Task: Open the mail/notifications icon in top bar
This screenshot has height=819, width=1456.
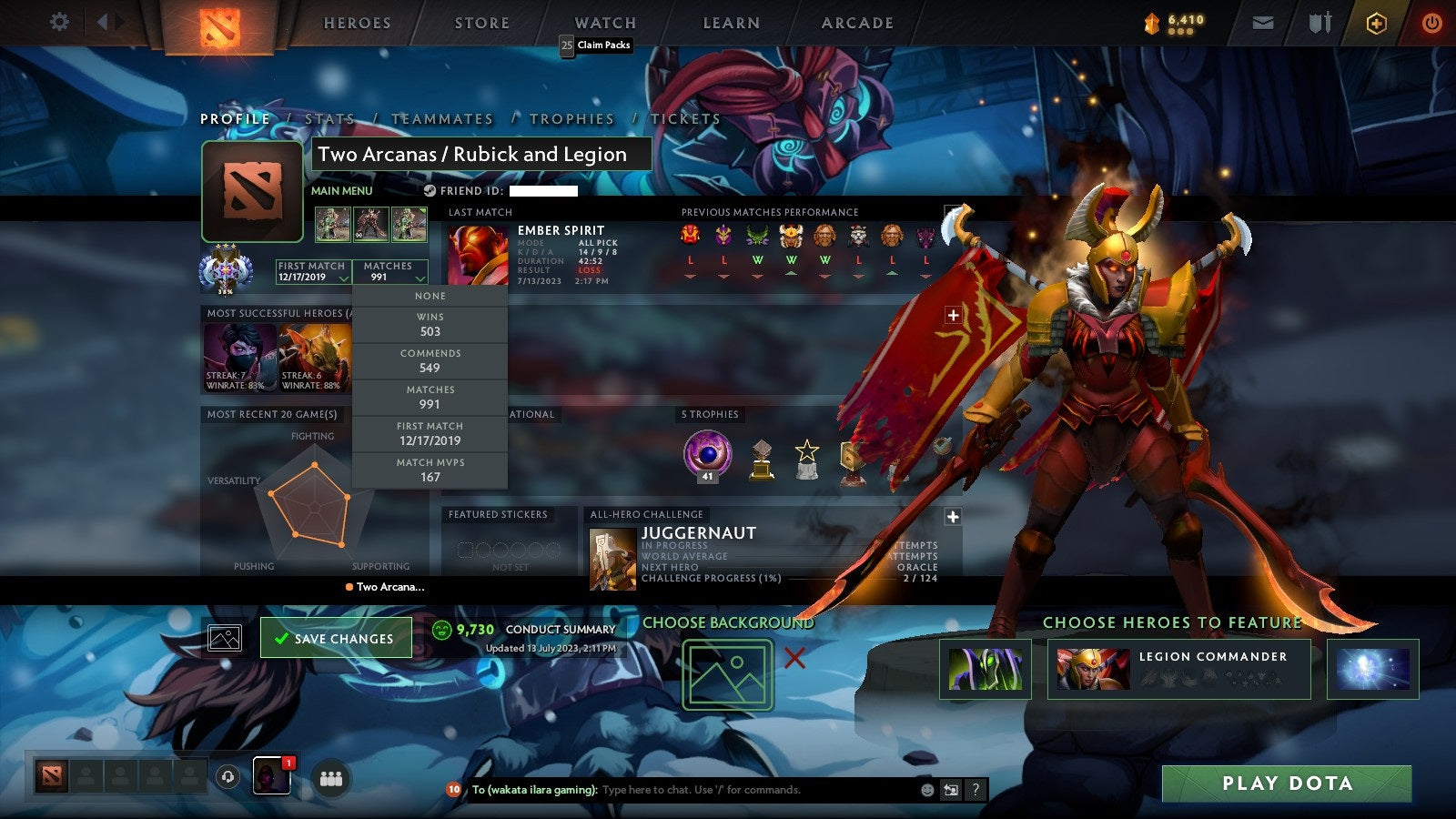Action: click(x=1265, y=22)
